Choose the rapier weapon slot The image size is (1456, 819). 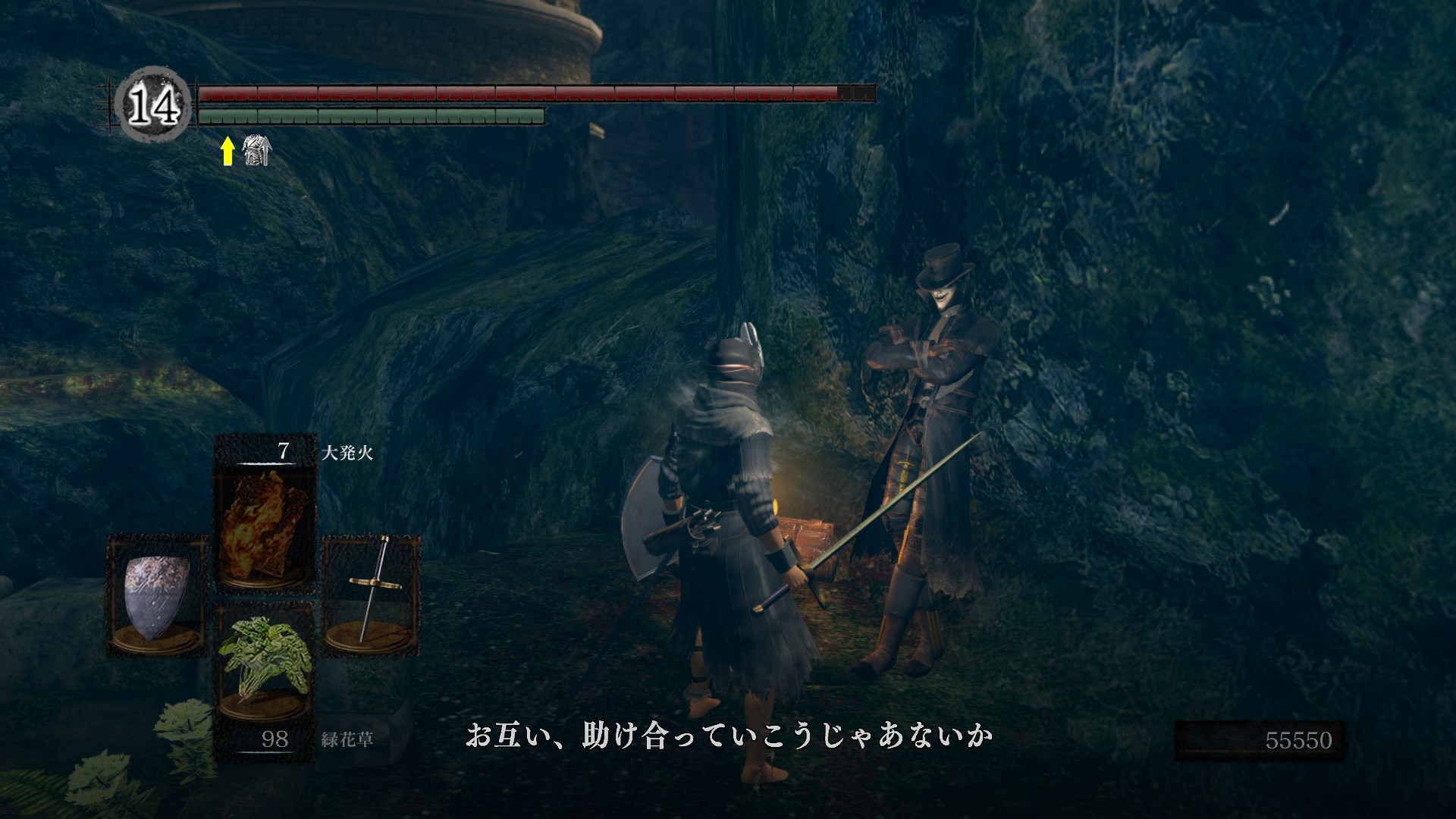coord(372,595)
